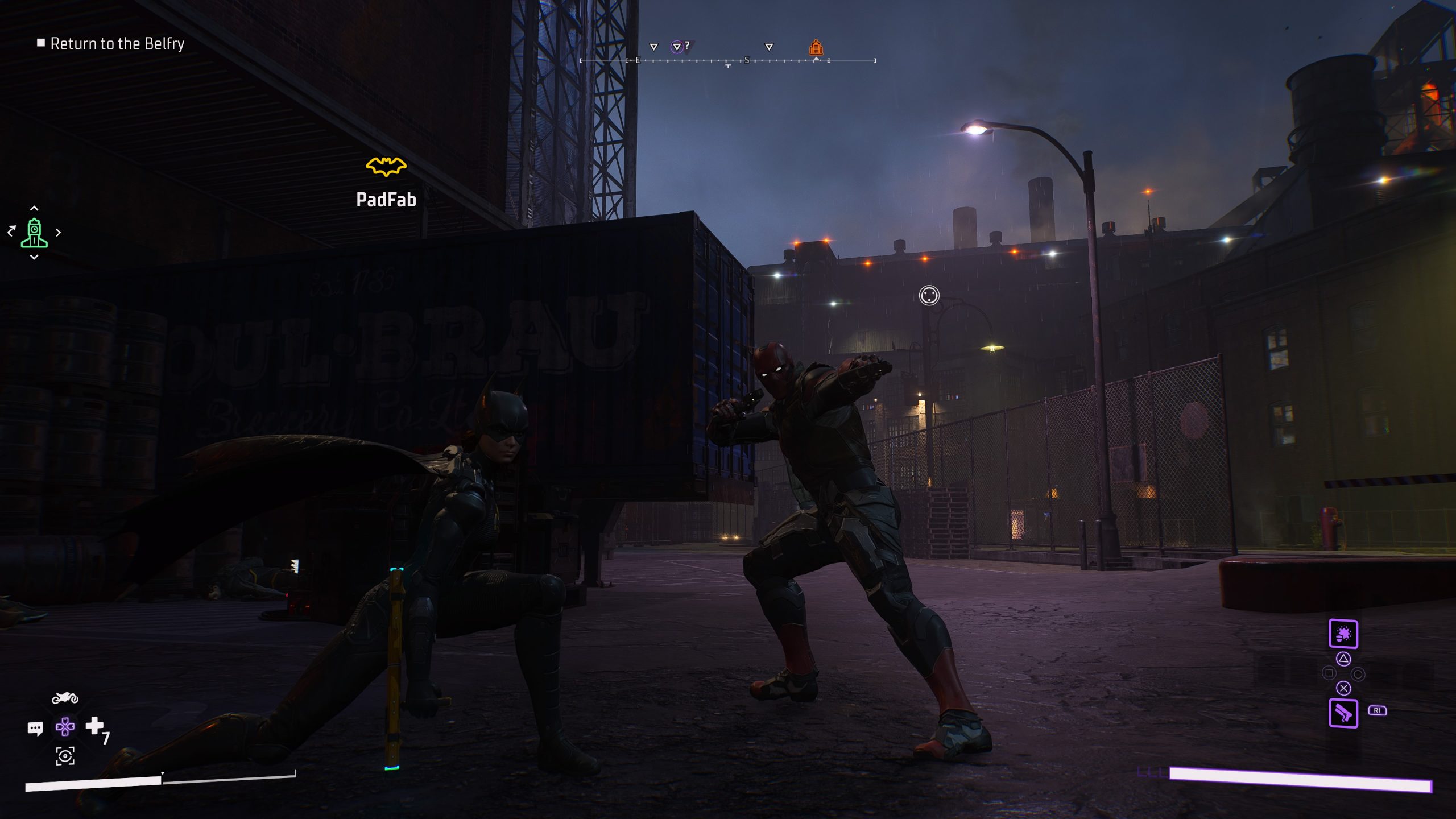Open the chat speech bubble icon
This screenshot has width=1456, height=819.
coord(35,729)
